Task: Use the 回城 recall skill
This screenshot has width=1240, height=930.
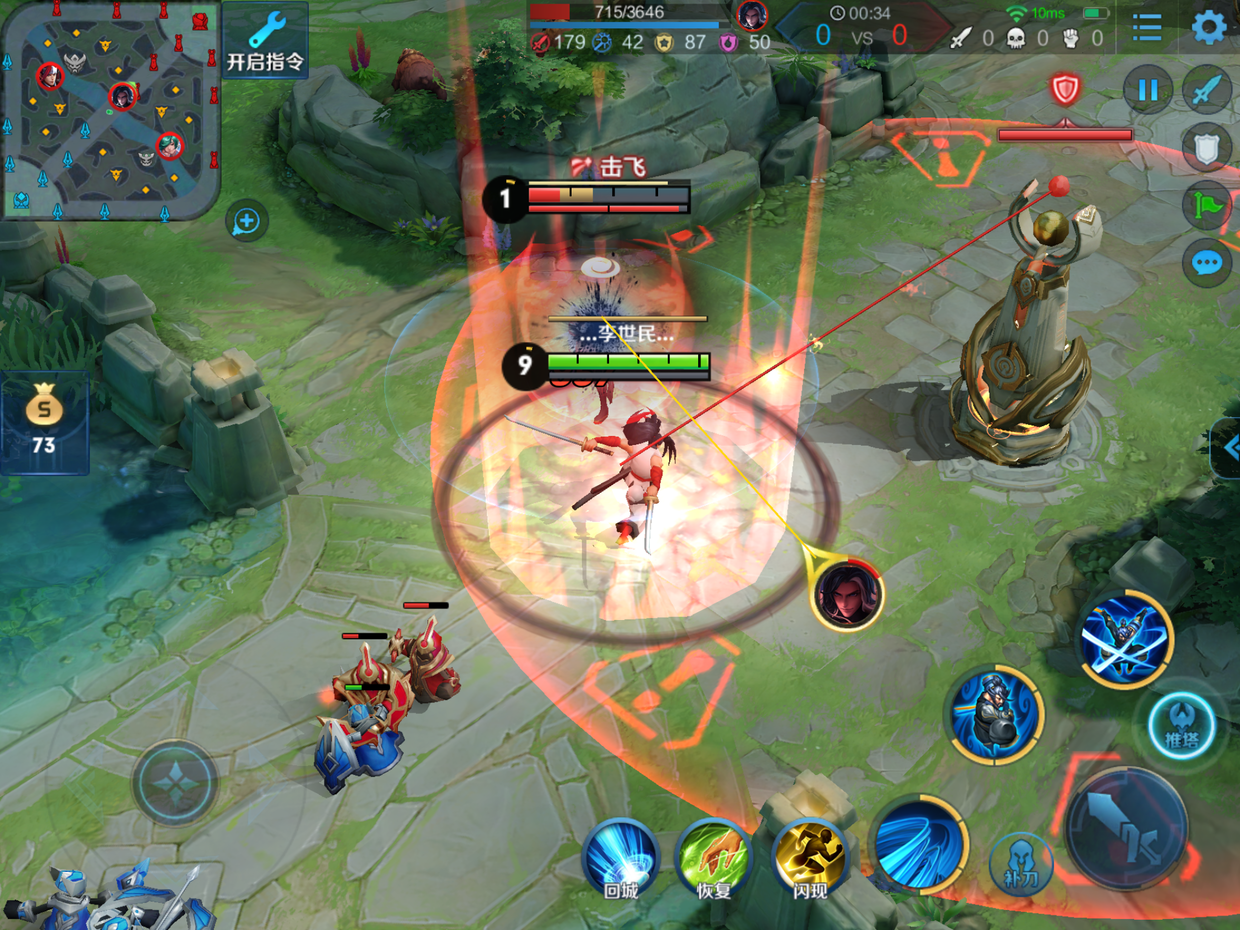Action: 621,858
